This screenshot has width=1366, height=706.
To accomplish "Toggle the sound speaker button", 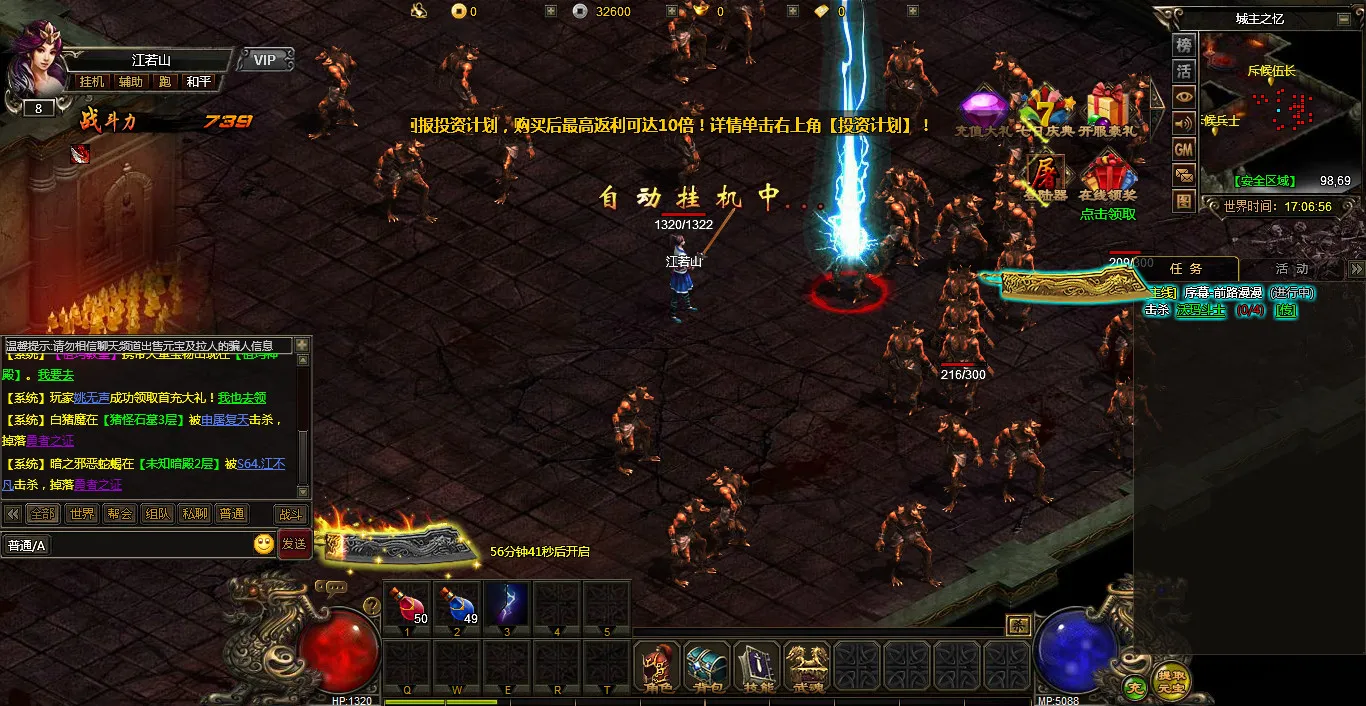I will coord(1184,123).
